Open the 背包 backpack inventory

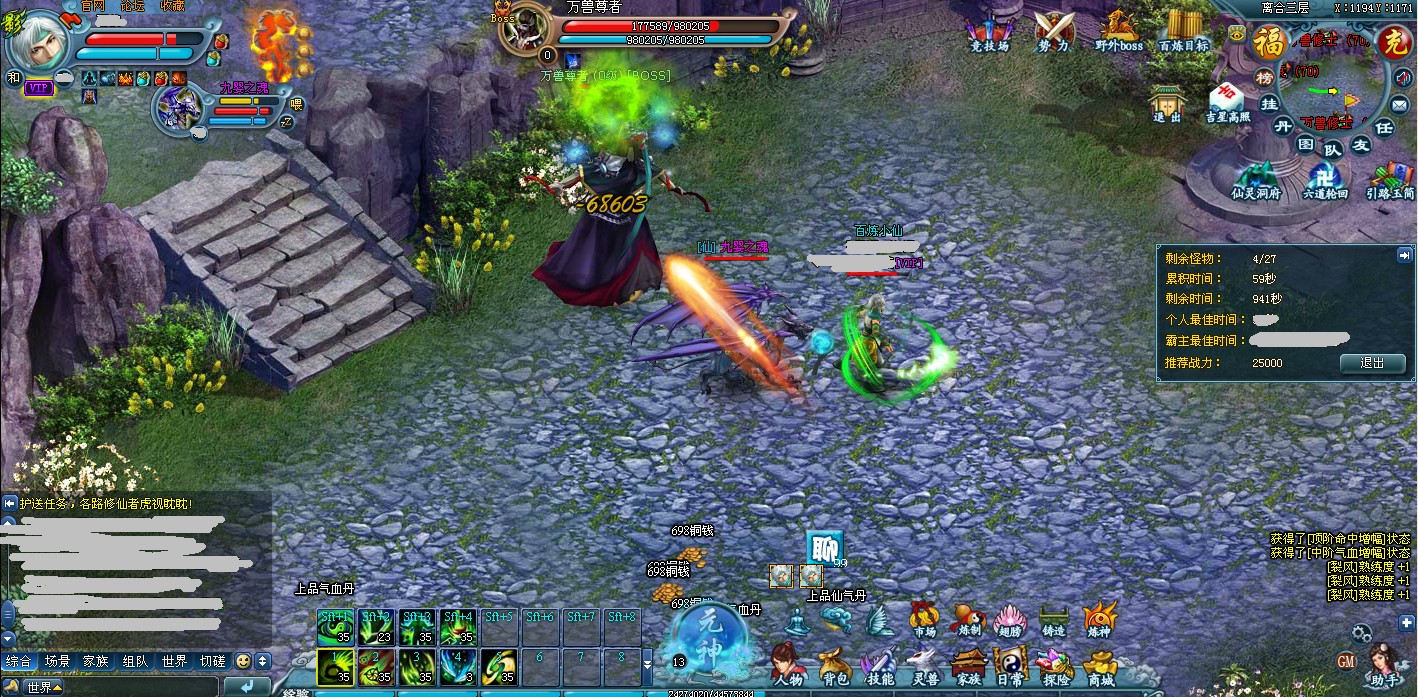click(x=833, y=664)
